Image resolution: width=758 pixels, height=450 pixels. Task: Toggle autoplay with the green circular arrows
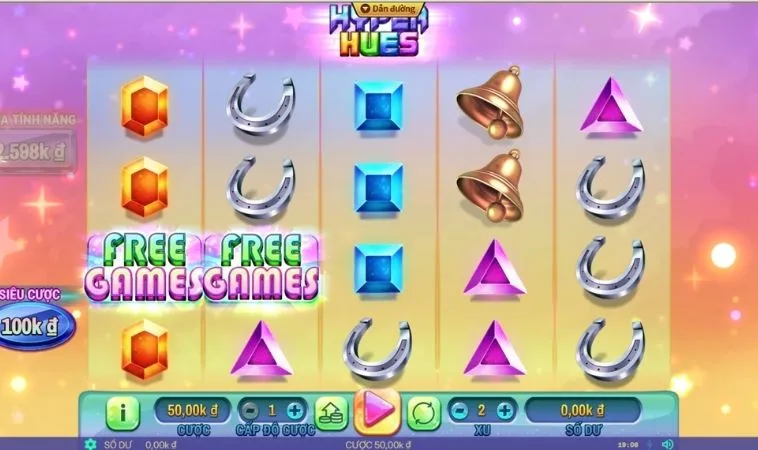423,411
